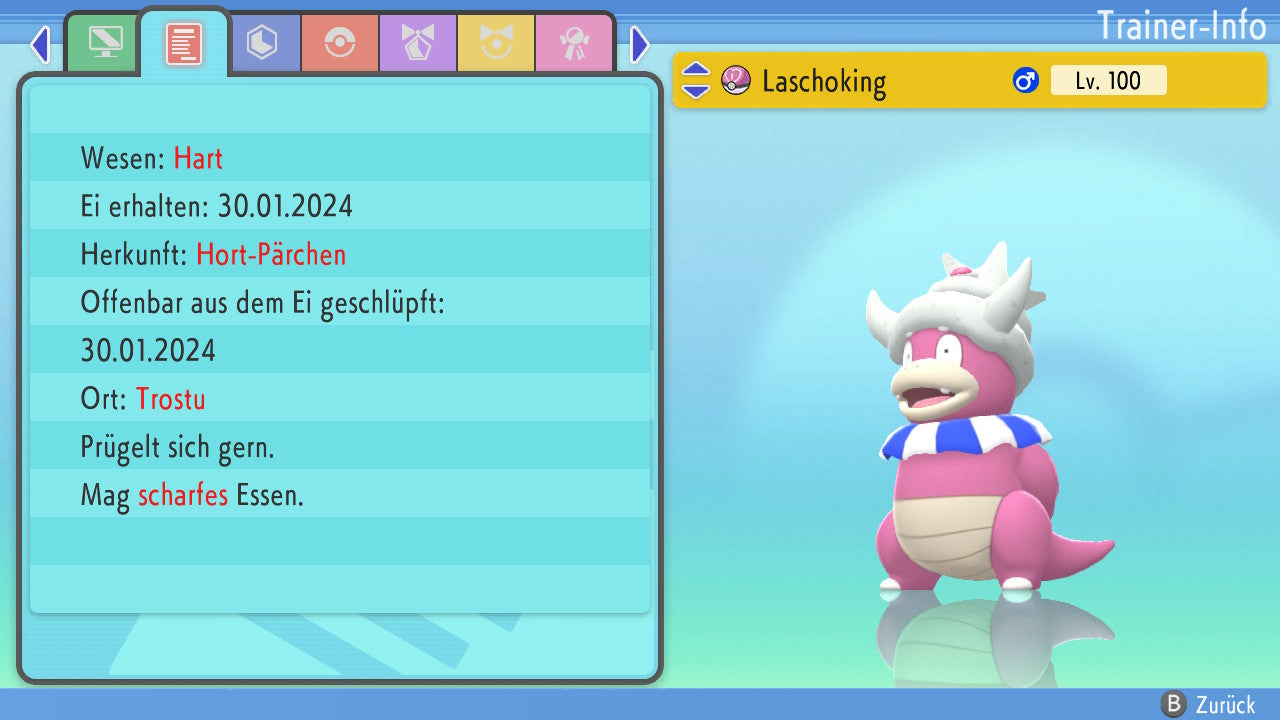1280x720 pixels.
Task: Click the left arrow before the tabs
Action: tap(40, 44)
